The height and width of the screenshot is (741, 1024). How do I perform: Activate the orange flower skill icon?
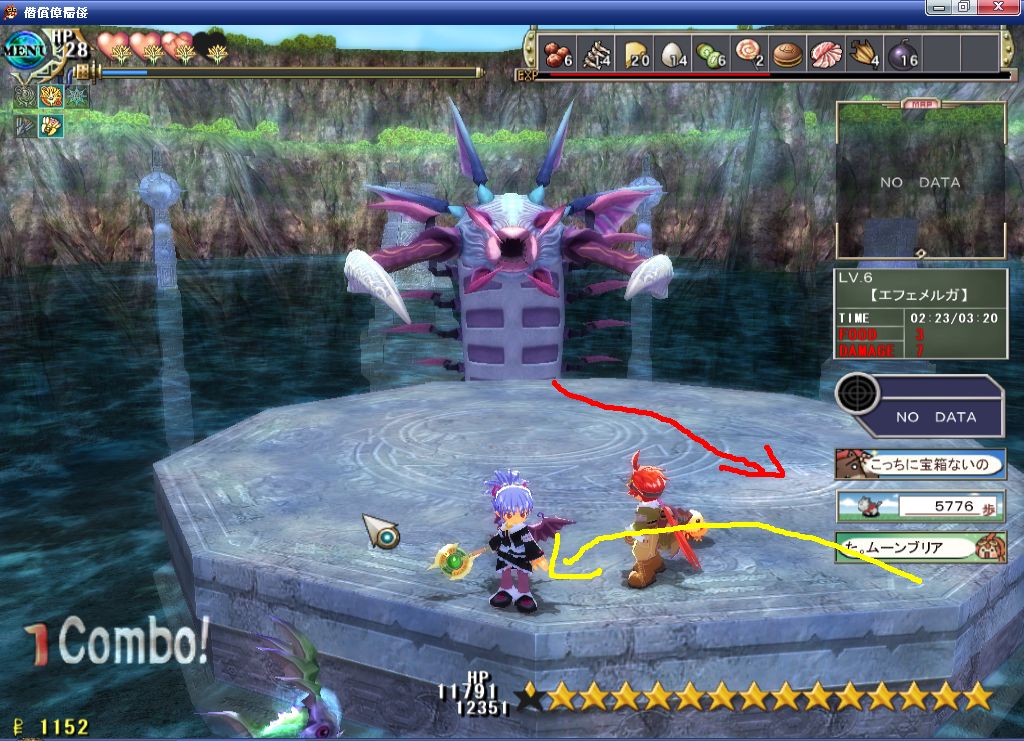pyautogui.click(x=51, y=97)
